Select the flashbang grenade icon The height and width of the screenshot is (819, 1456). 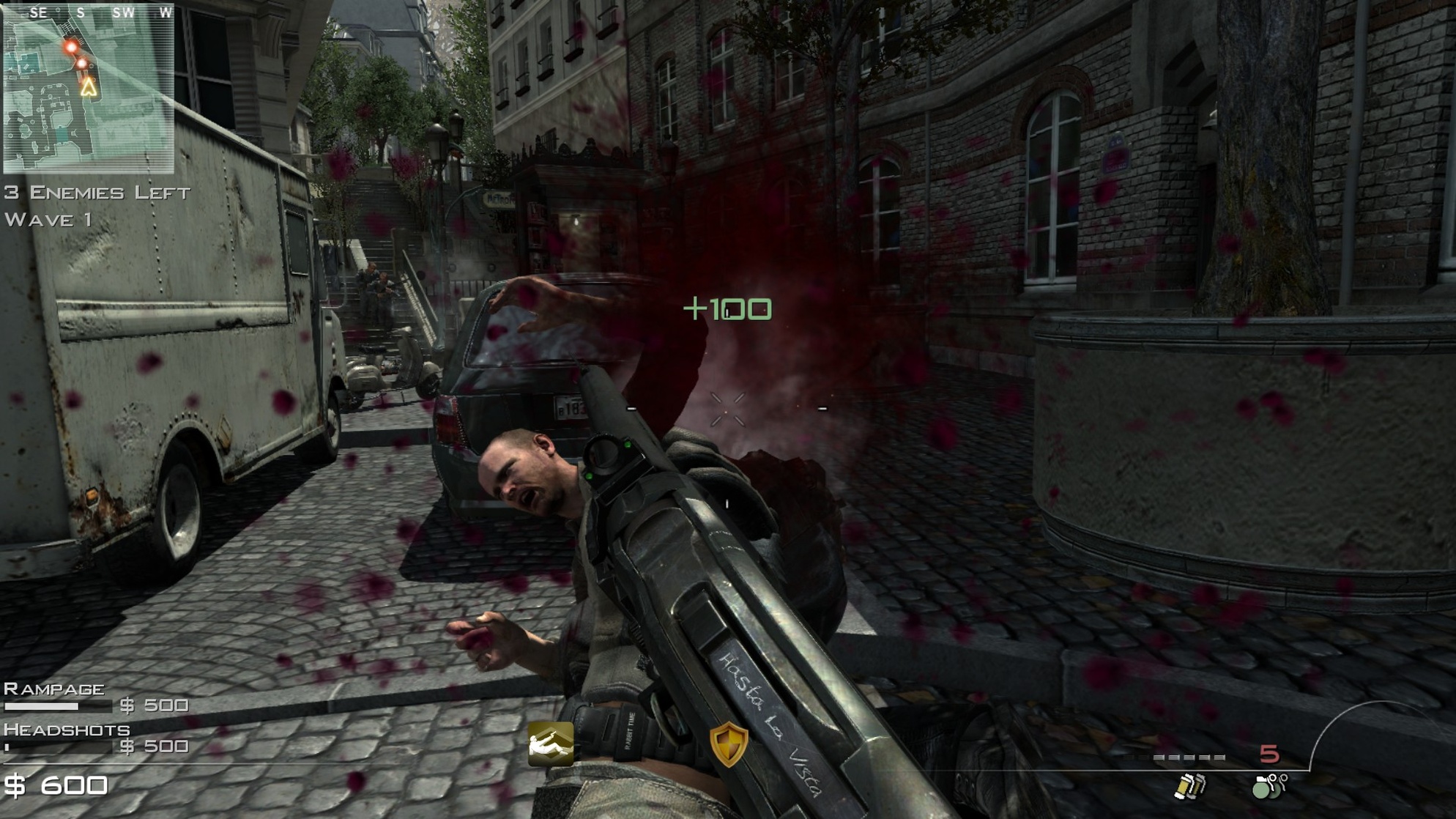[x=1189, y=786]
